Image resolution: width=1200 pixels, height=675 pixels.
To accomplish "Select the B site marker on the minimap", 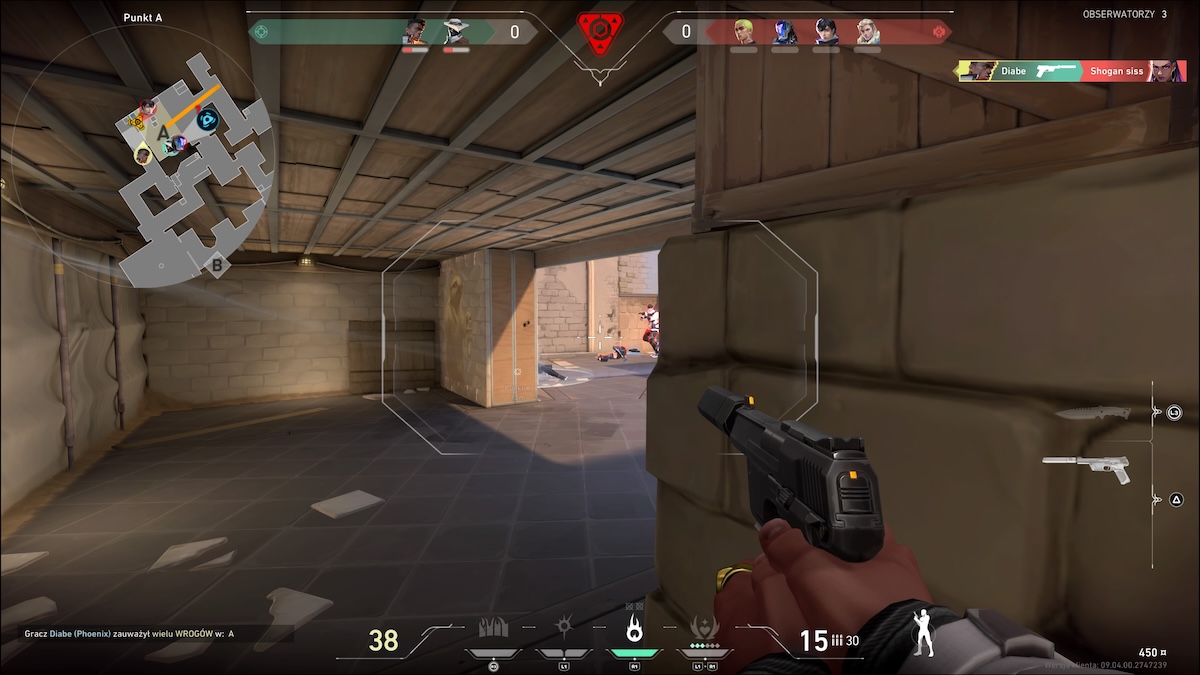I will click(x=217, y=265).
